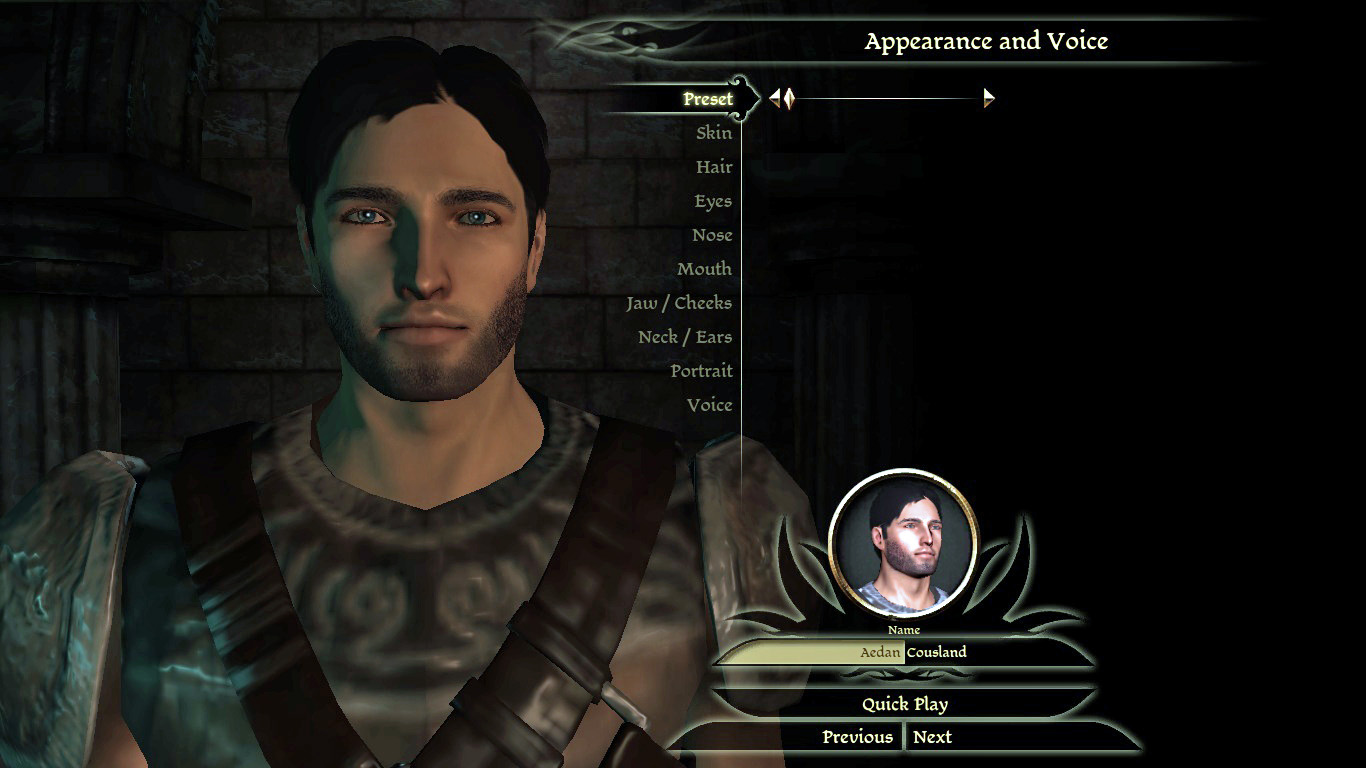Open the Voice selection

709,405
